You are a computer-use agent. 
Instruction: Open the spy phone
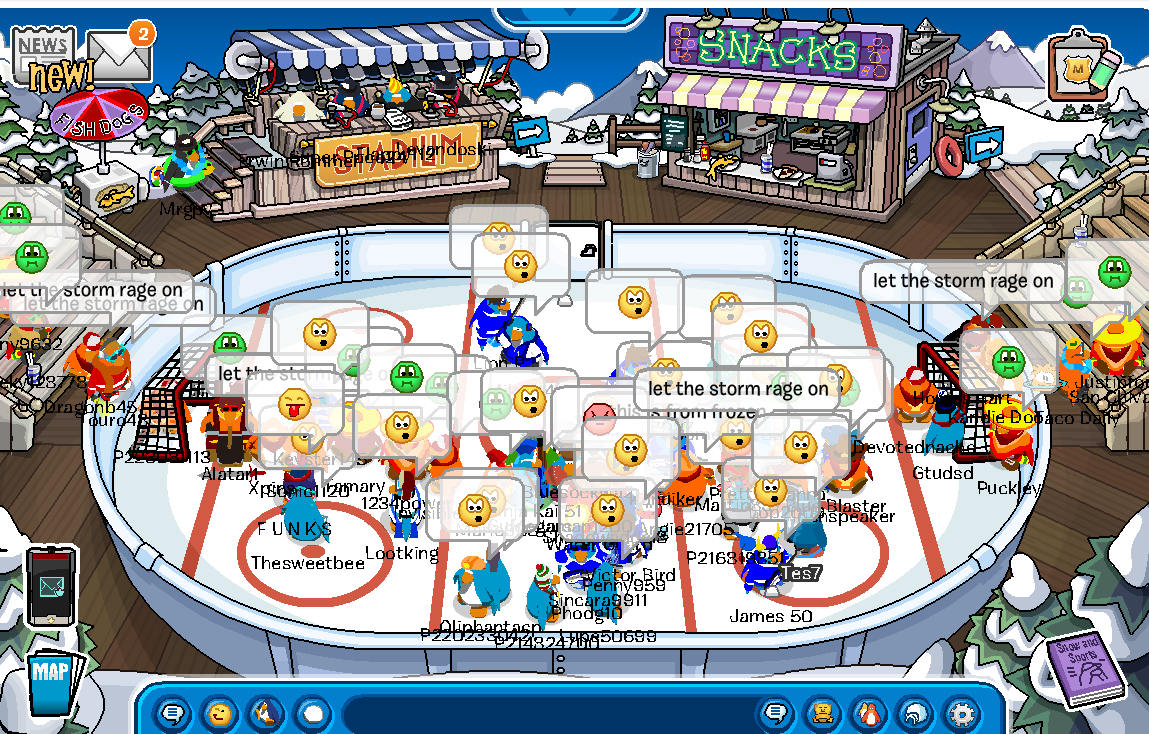(x=51, y=586)
